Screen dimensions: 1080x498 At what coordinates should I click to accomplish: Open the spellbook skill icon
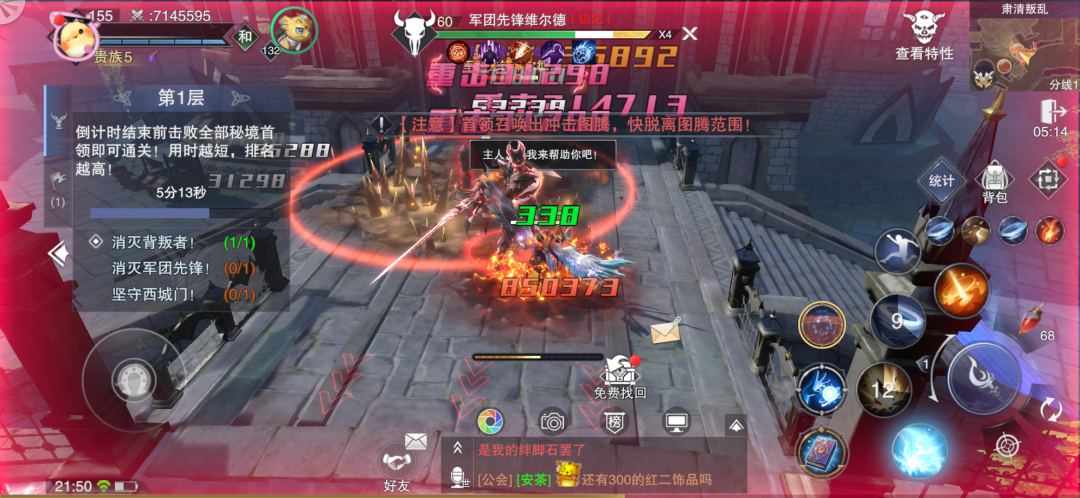[823, 454]
